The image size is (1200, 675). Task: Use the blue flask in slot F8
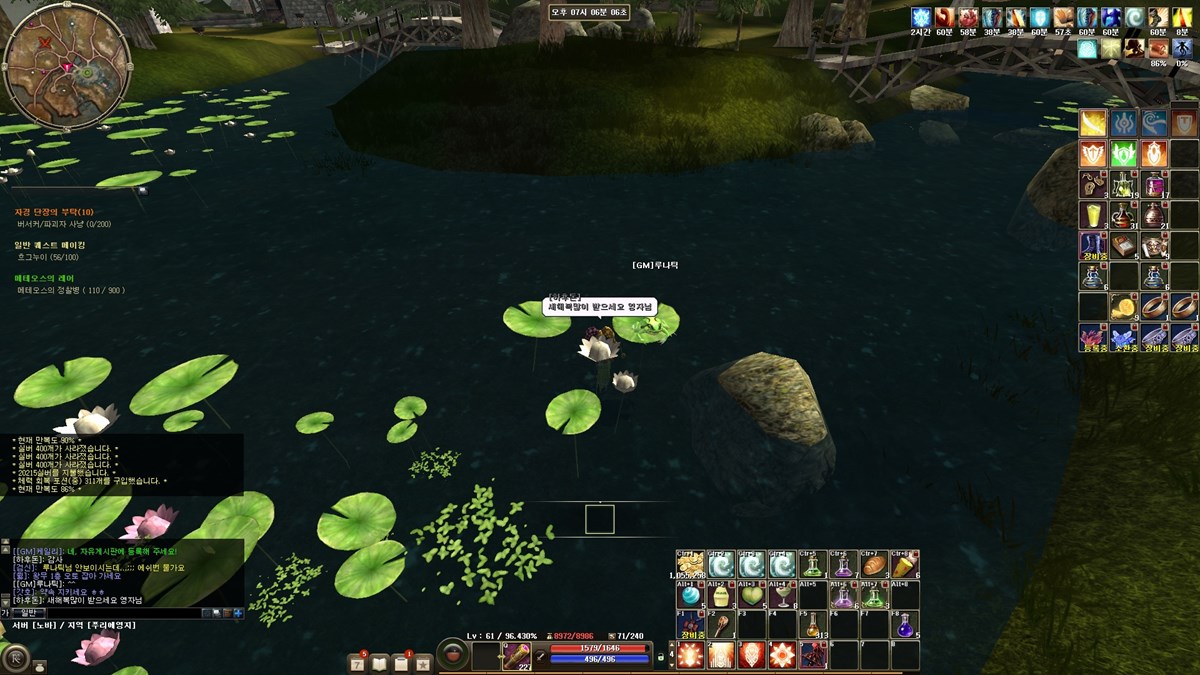[x=905, y=625]
